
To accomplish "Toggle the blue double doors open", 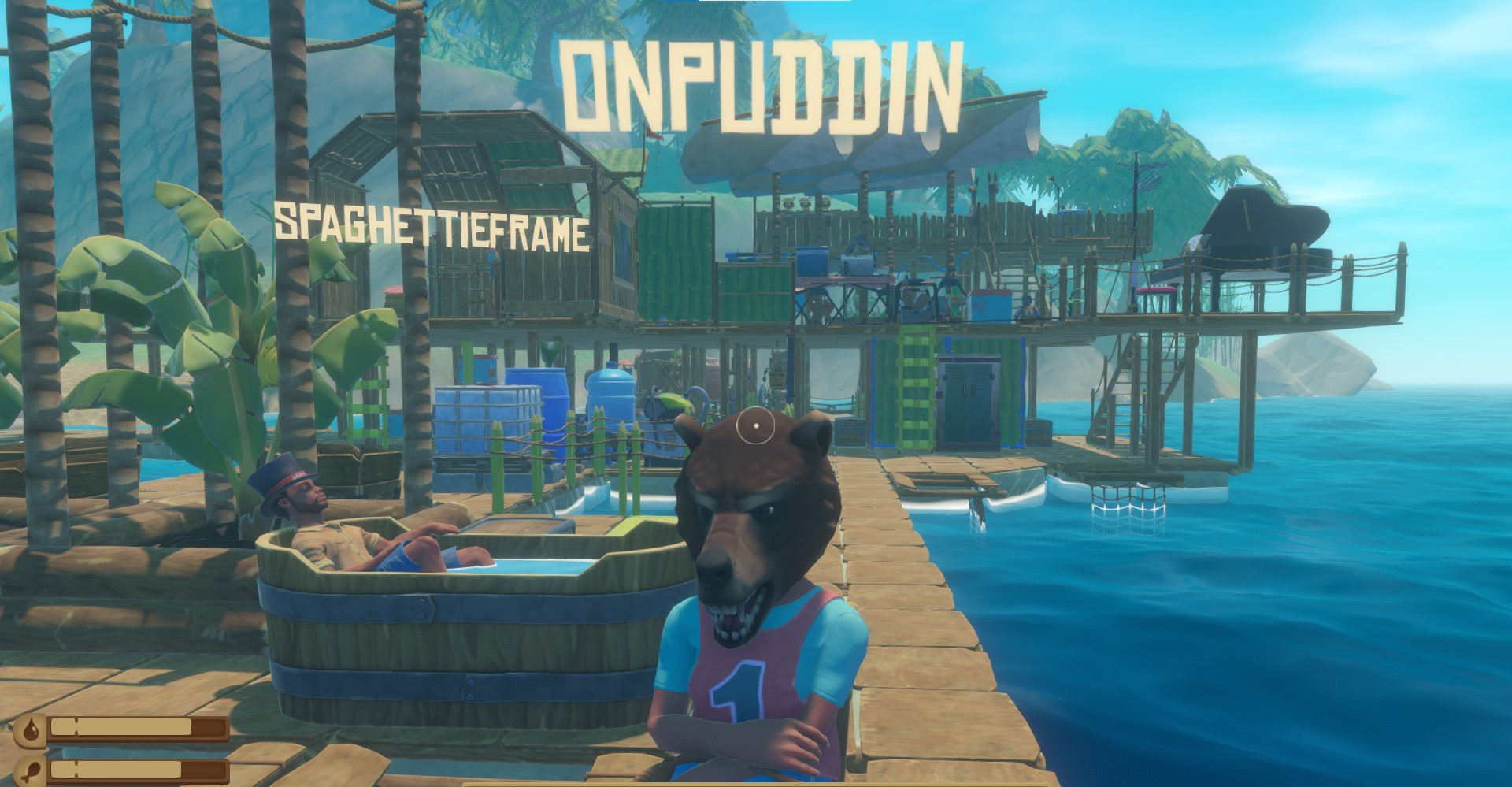I will [969, 402].
